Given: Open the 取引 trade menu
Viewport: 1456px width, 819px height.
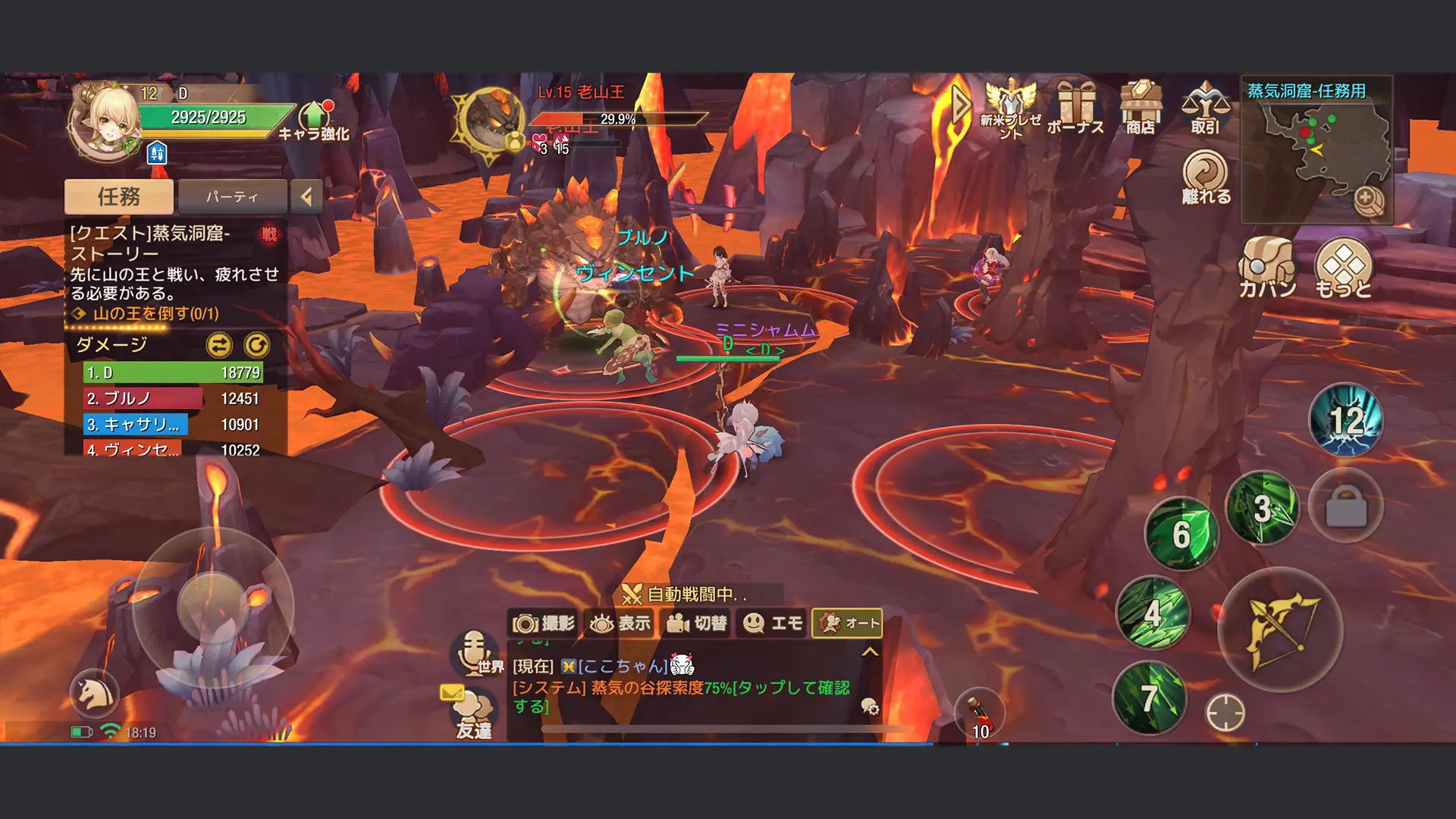Looking at the screenshot, I should coord(1205,108).
